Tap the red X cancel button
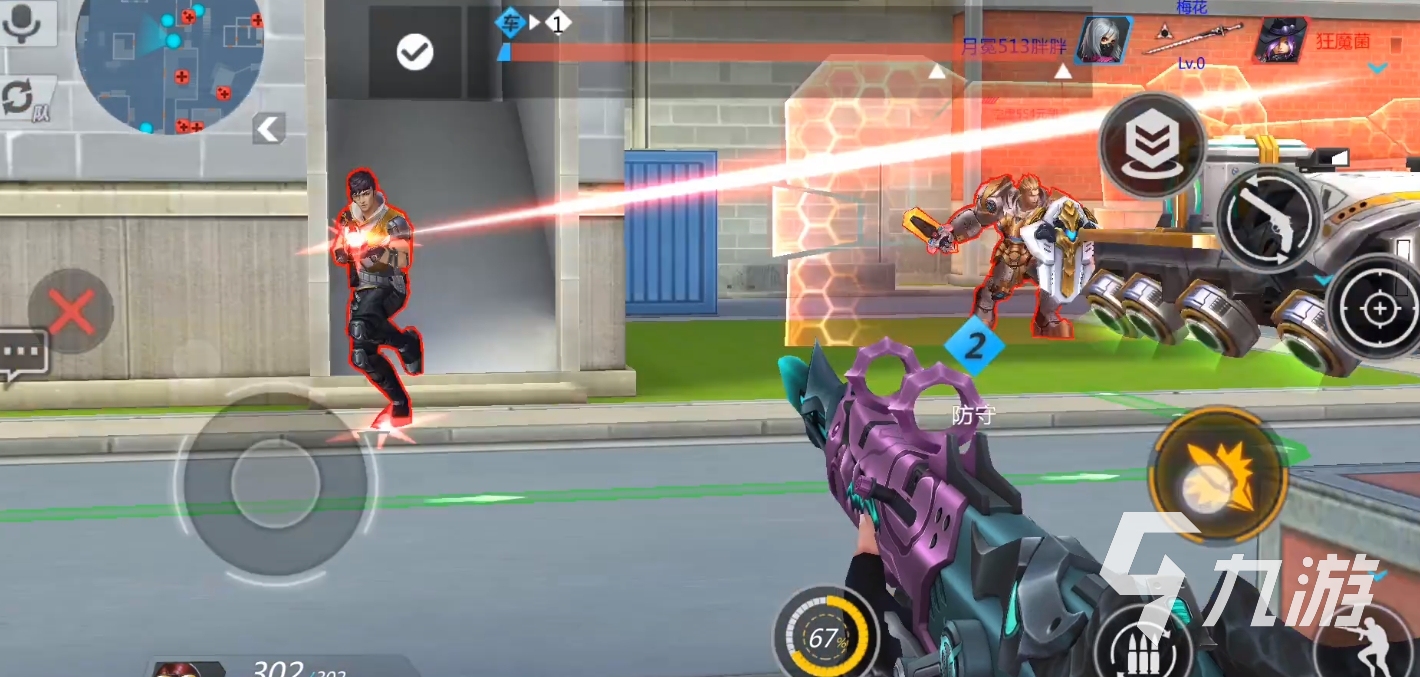1420x677 pixels. tap(71, 311)
